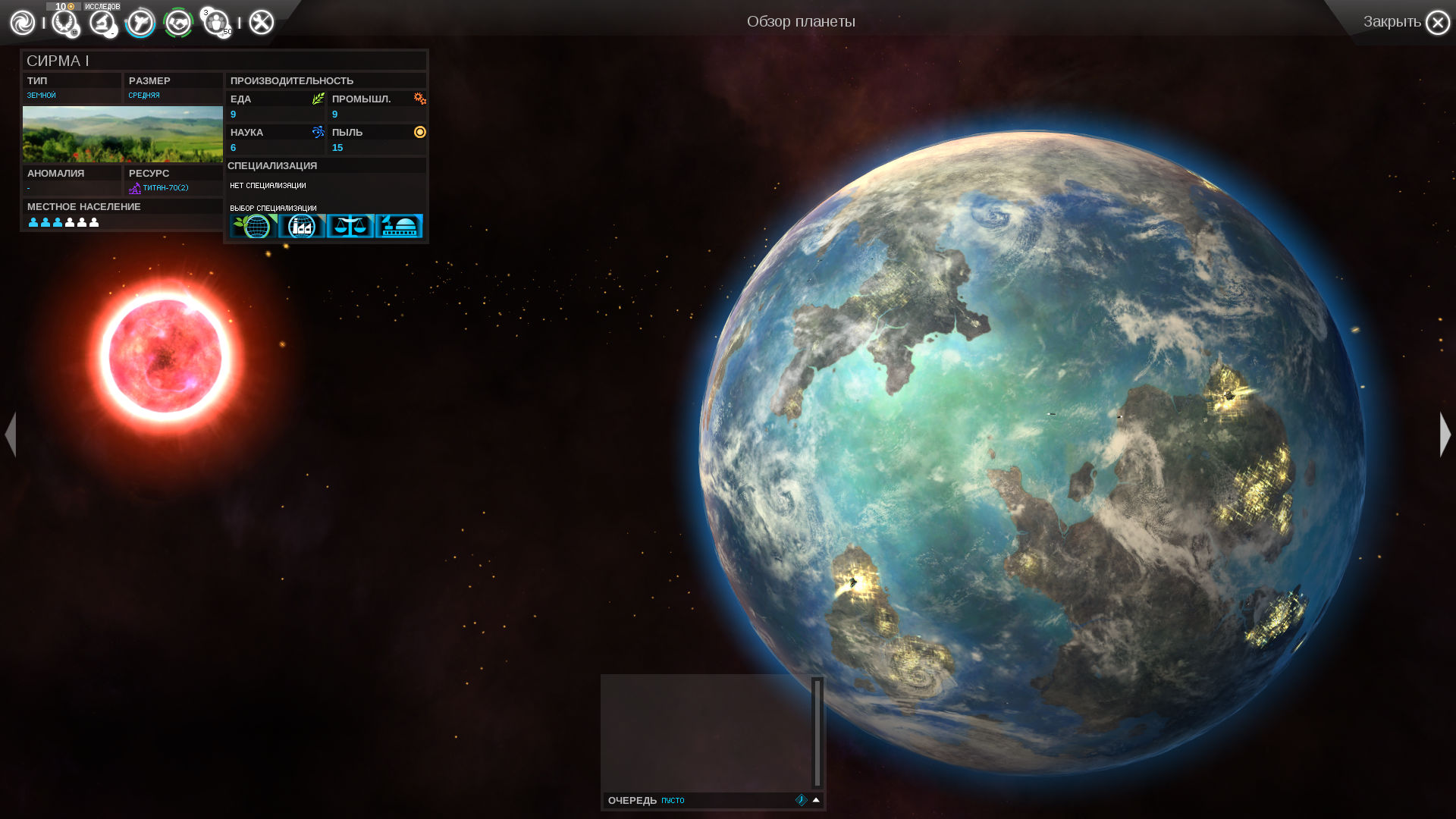
Task: Open the wrench and screwdriver game menu
Action: 261,23
